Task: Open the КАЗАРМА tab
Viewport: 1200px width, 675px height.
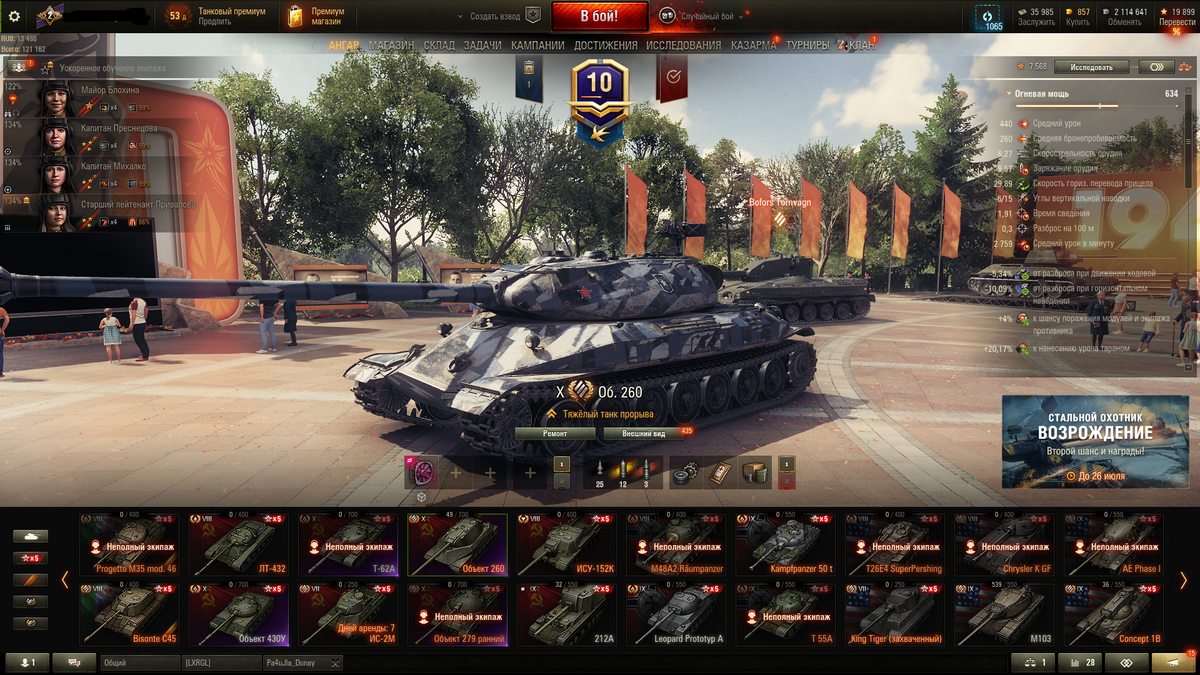Action: [x=753, y=45]
